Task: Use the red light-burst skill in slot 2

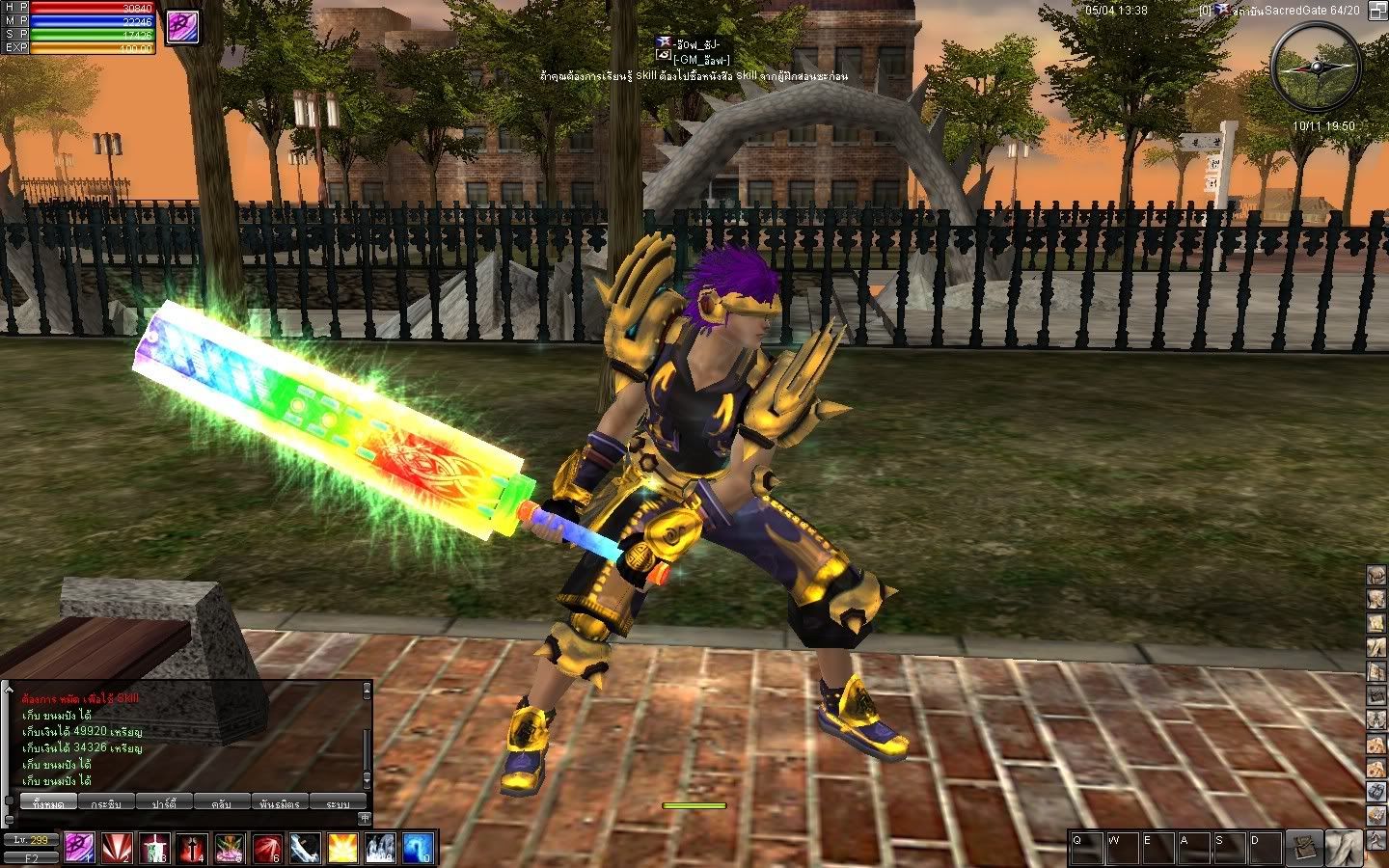Action: (118, 848)
